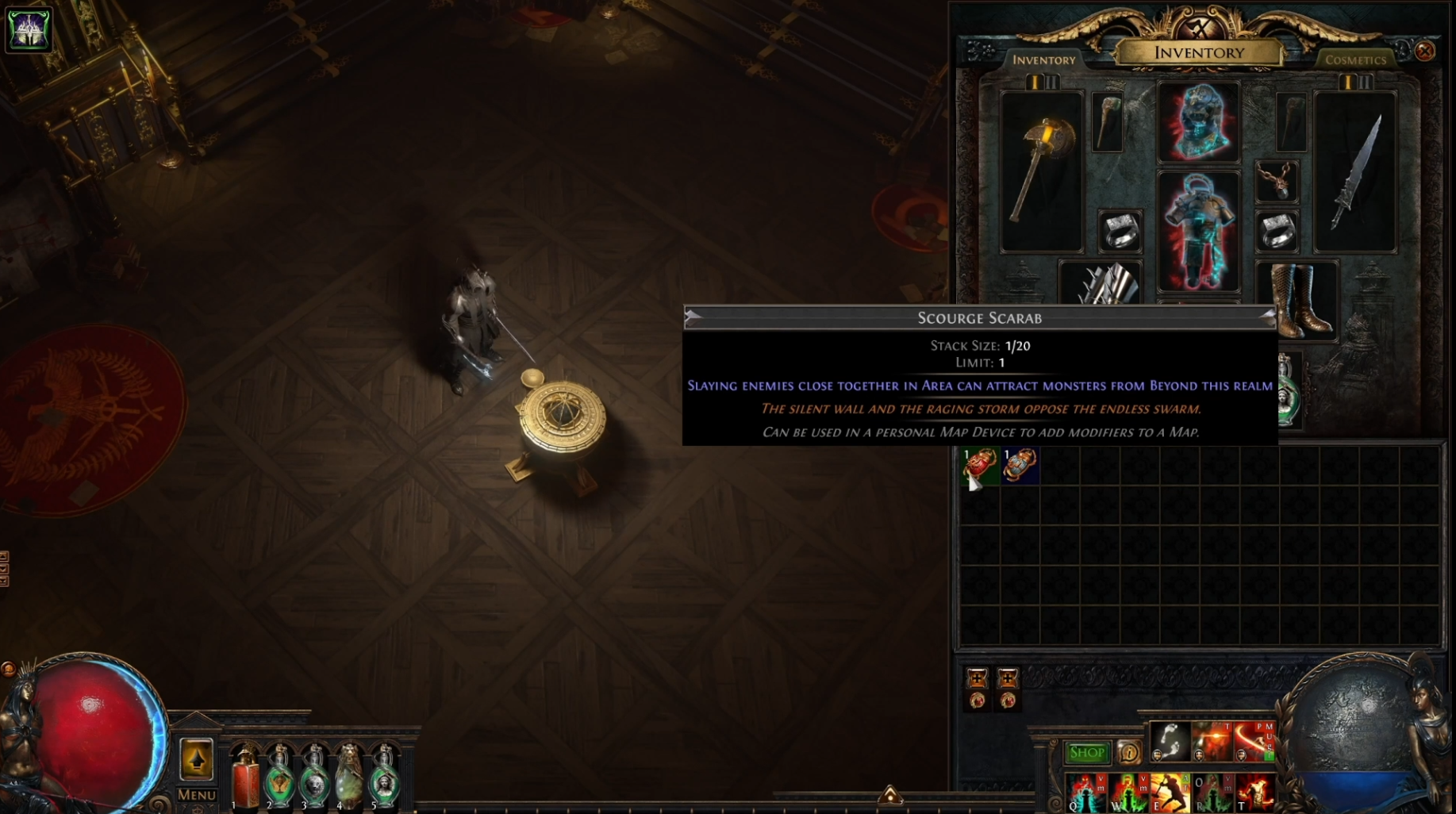Select the equipped amulet slot
Screen dimensions: 1456x814
coord(1277,182)
